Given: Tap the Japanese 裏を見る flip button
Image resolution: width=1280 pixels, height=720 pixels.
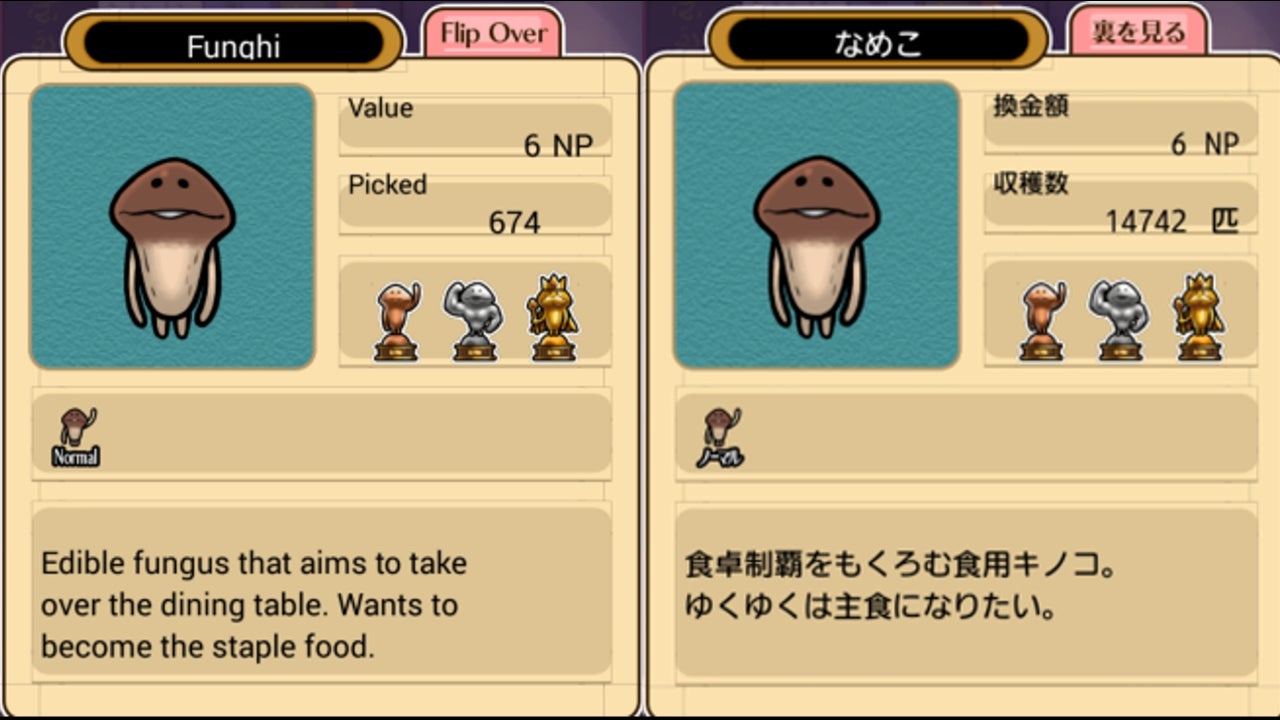Looking at the screenshot, I should (x=1138, y=34).
